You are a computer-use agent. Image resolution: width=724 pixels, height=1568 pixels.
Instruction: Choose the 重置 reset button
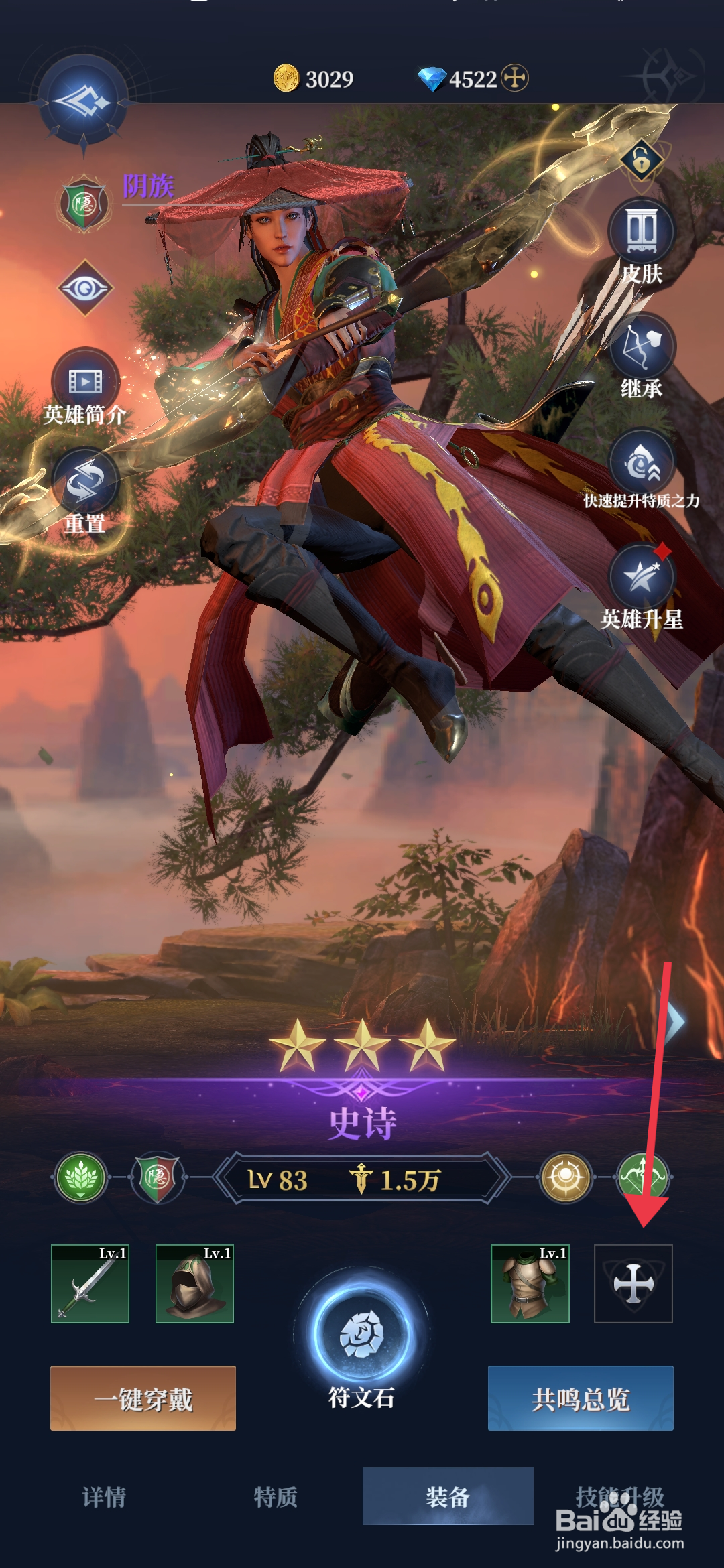pyautogui.click(x=85, y=484)
